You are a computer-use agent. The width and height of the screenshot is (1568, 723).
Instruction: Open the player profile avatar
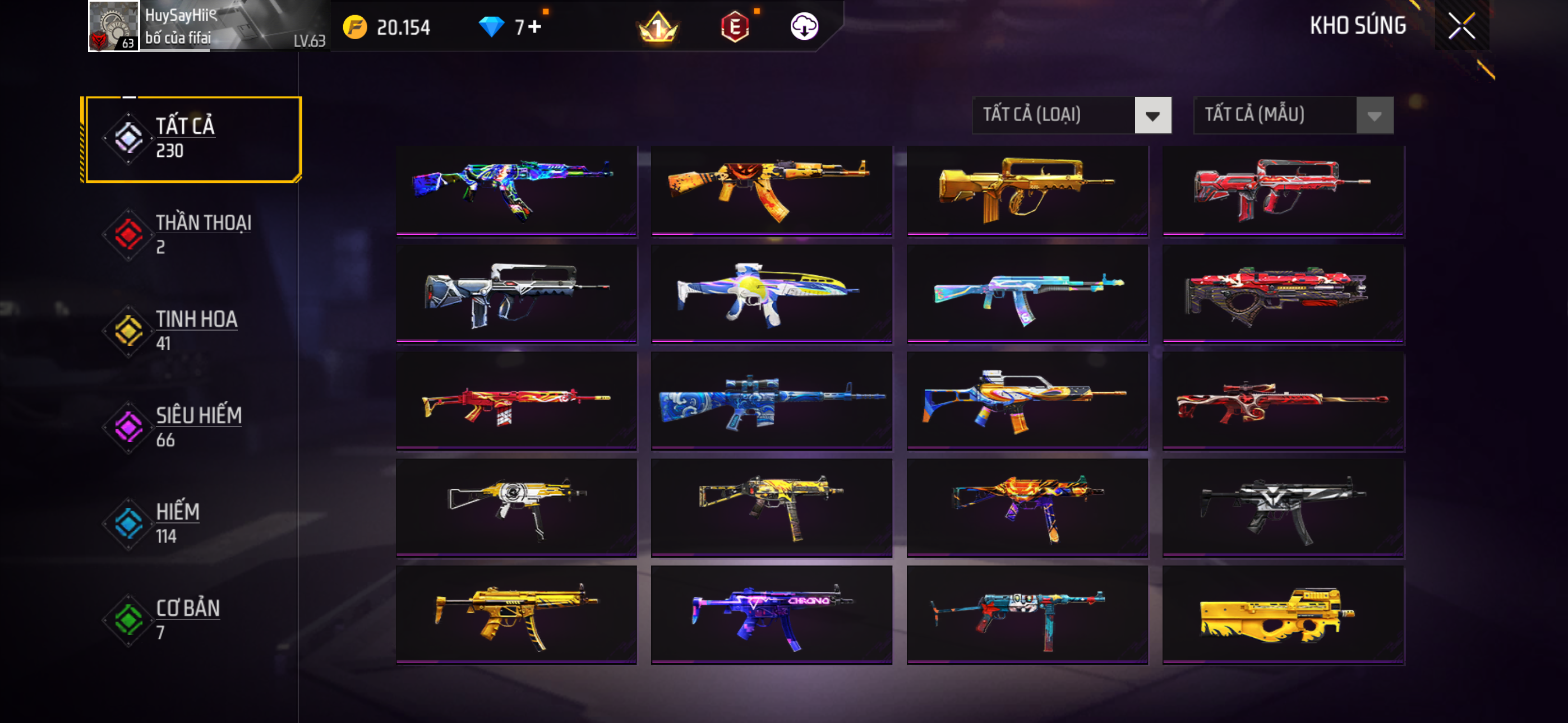click(114, 26)
